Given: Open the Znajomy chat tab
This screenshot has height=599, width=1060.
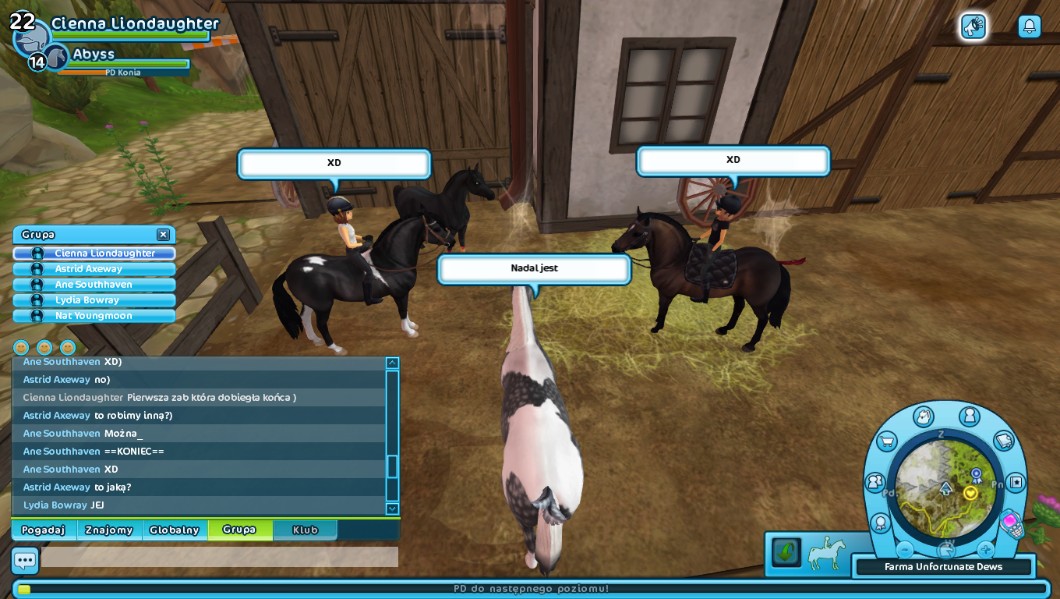Looking at the screenshot, I should (x=109, y=530).
